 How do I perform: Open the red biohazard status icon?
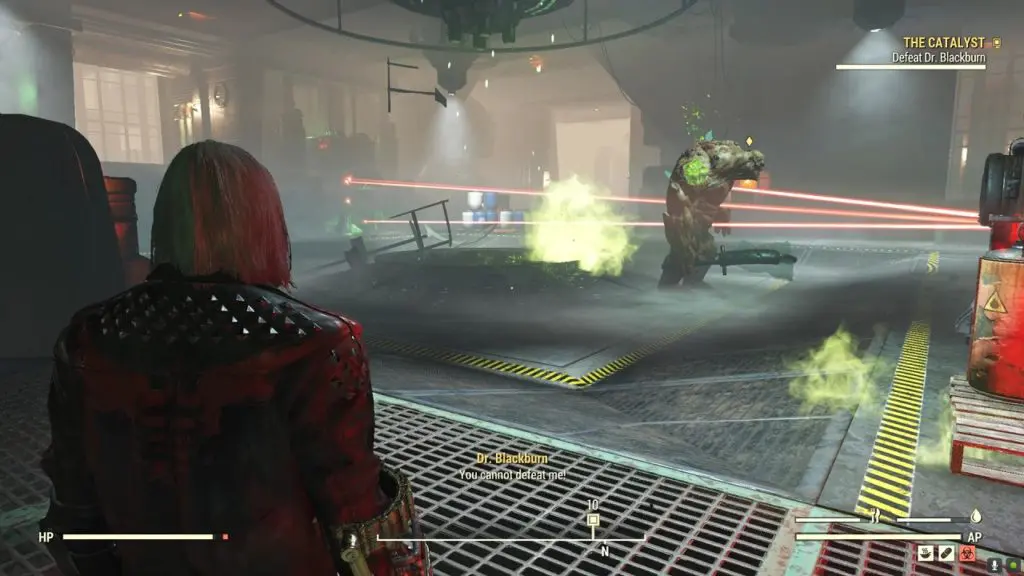pyautogui.click(x=967, y=552)
